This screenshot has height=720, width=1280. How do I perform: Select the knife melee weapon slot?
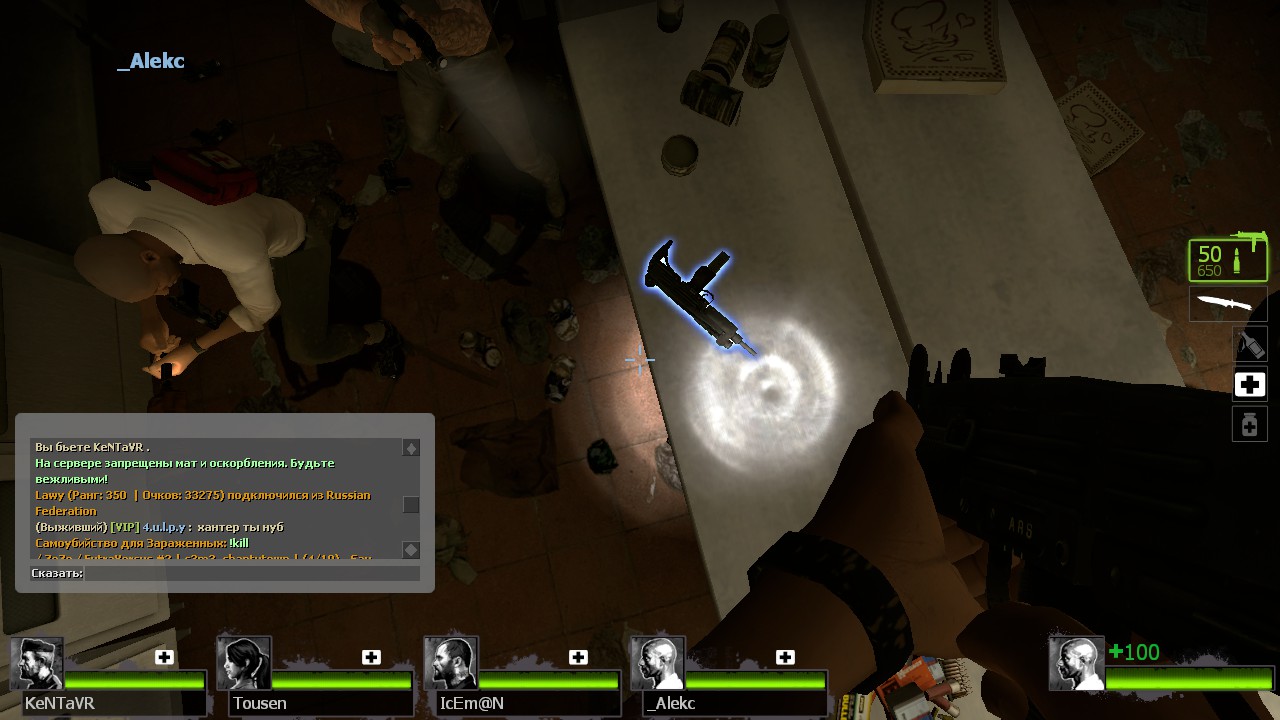1227,304
